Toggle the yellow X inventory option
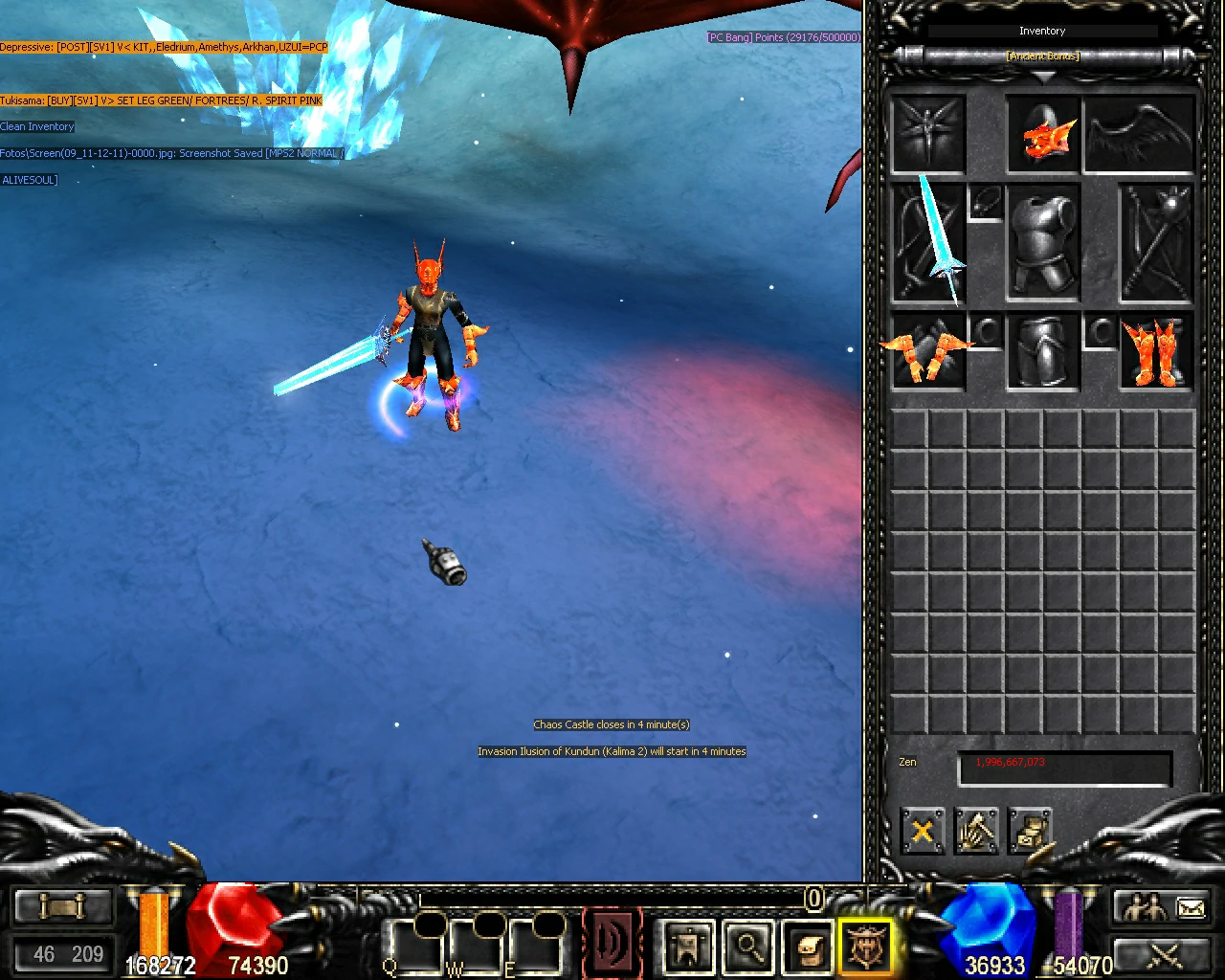Image resolution: width=1225 pixels, height=980 pixels. pyautogui.click(x=922, y=831)
